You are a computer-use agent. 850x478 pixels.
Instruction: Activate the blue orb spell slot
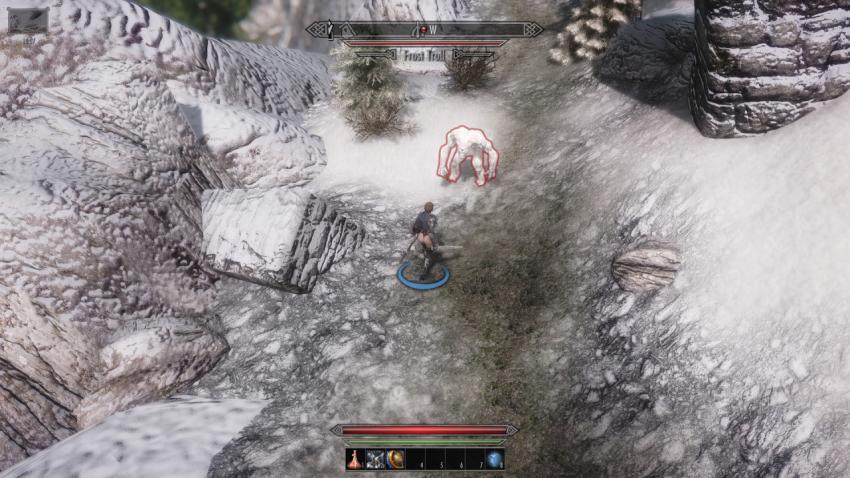click(x=494, y=460)
